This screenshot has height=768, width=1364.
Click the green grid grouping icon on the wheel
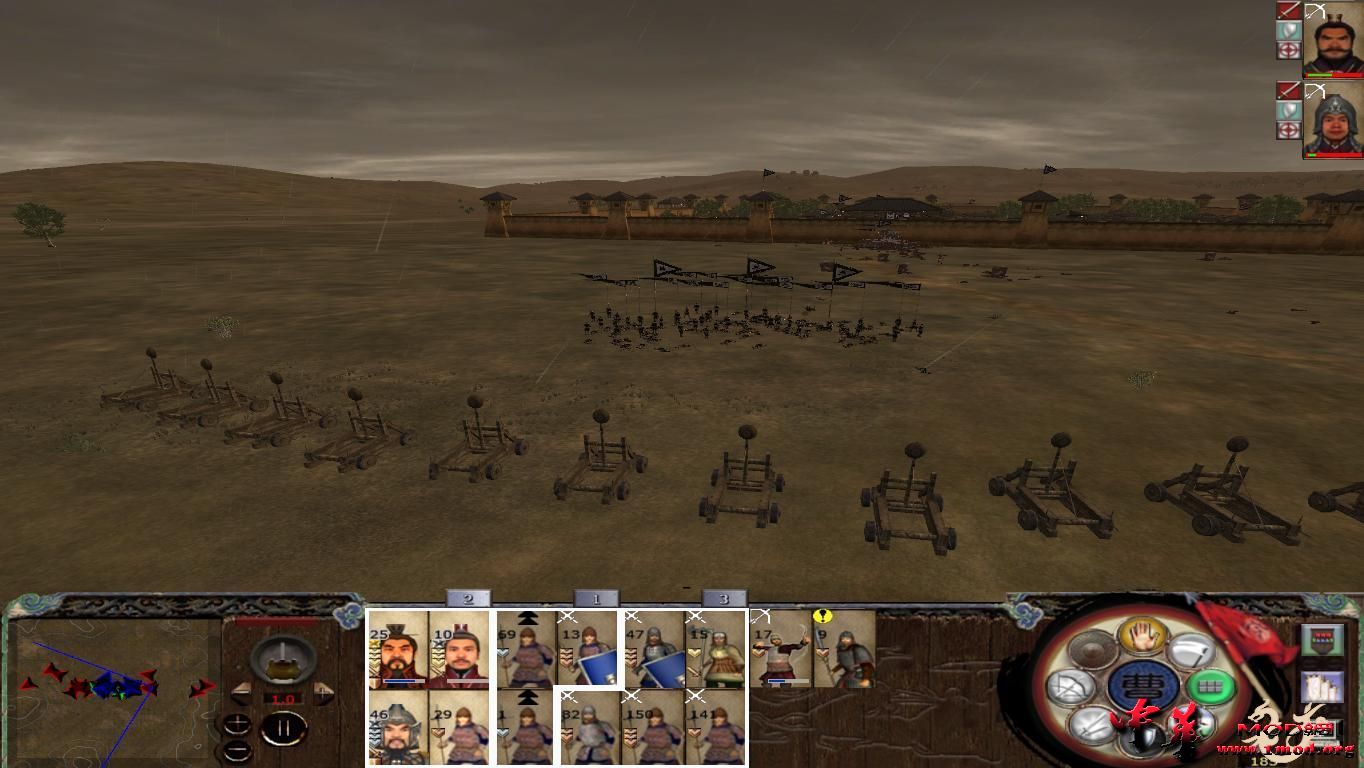[1210, 686]
